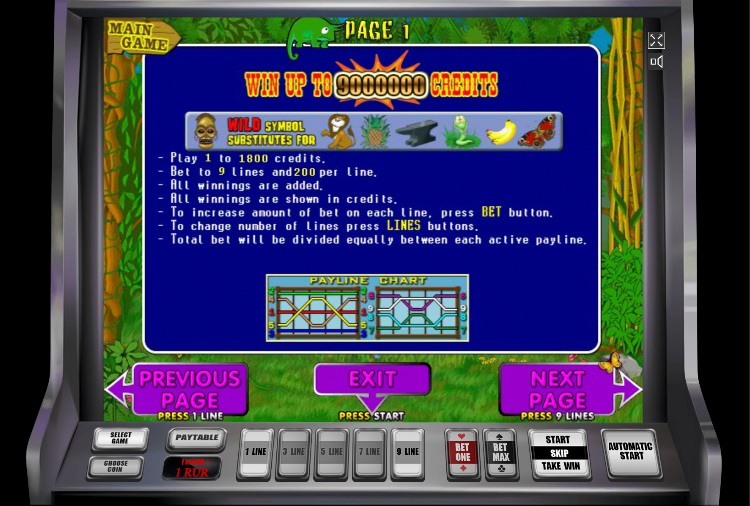Viewport: 750px width, 506px height.
Task: Select the 9 Line button
Action: pyautogui.click(x=407, y=453)
